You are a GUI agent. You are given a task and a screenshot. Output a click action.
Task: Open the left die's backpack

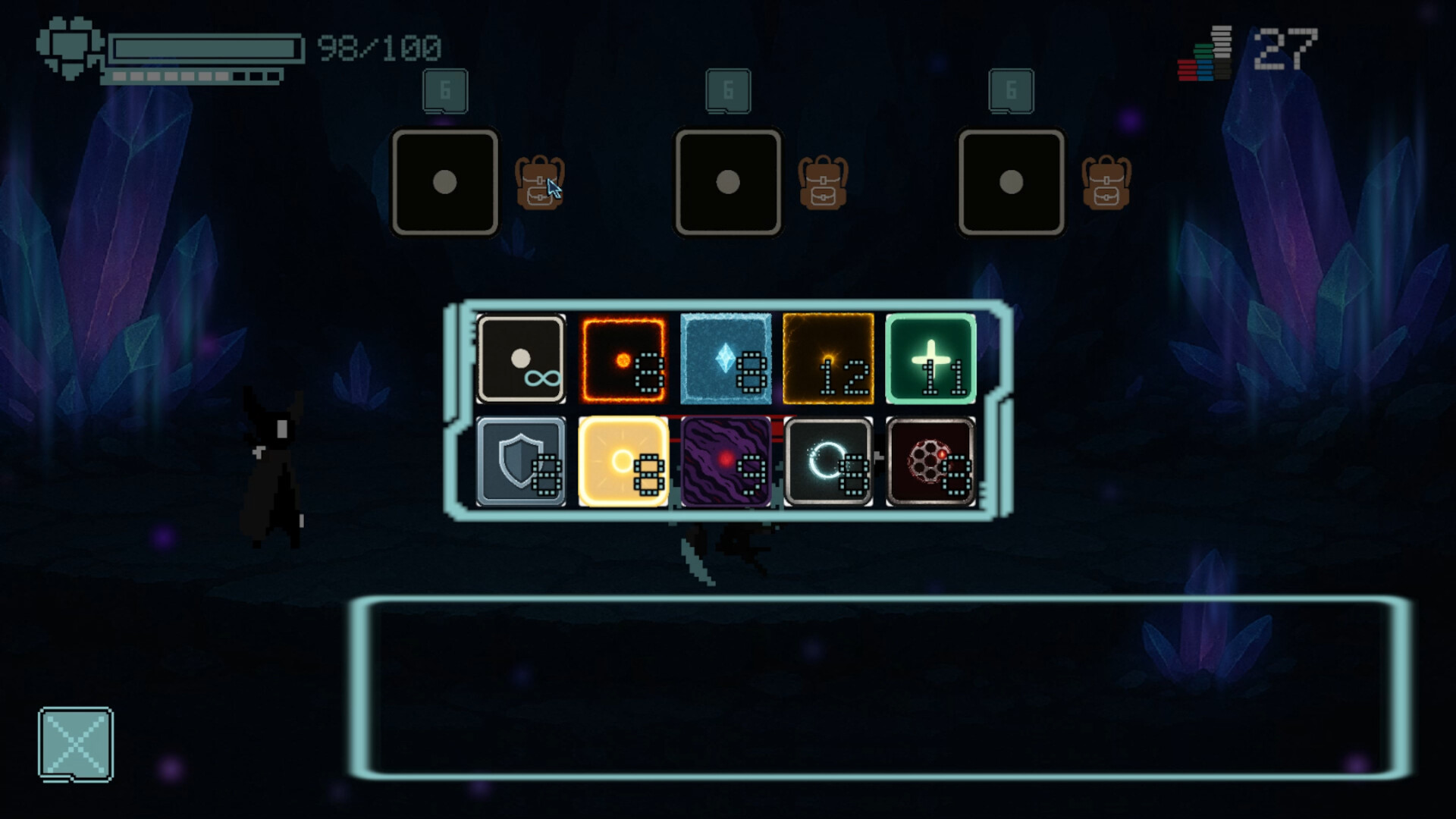pyautogui.click(x=538, y=182)
